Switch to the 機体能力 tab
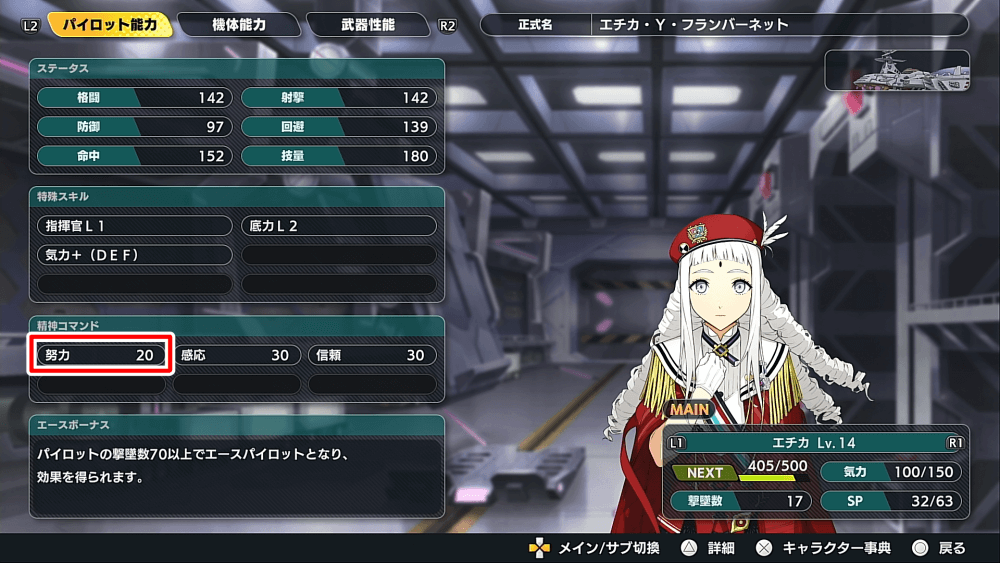 point(239,24)
